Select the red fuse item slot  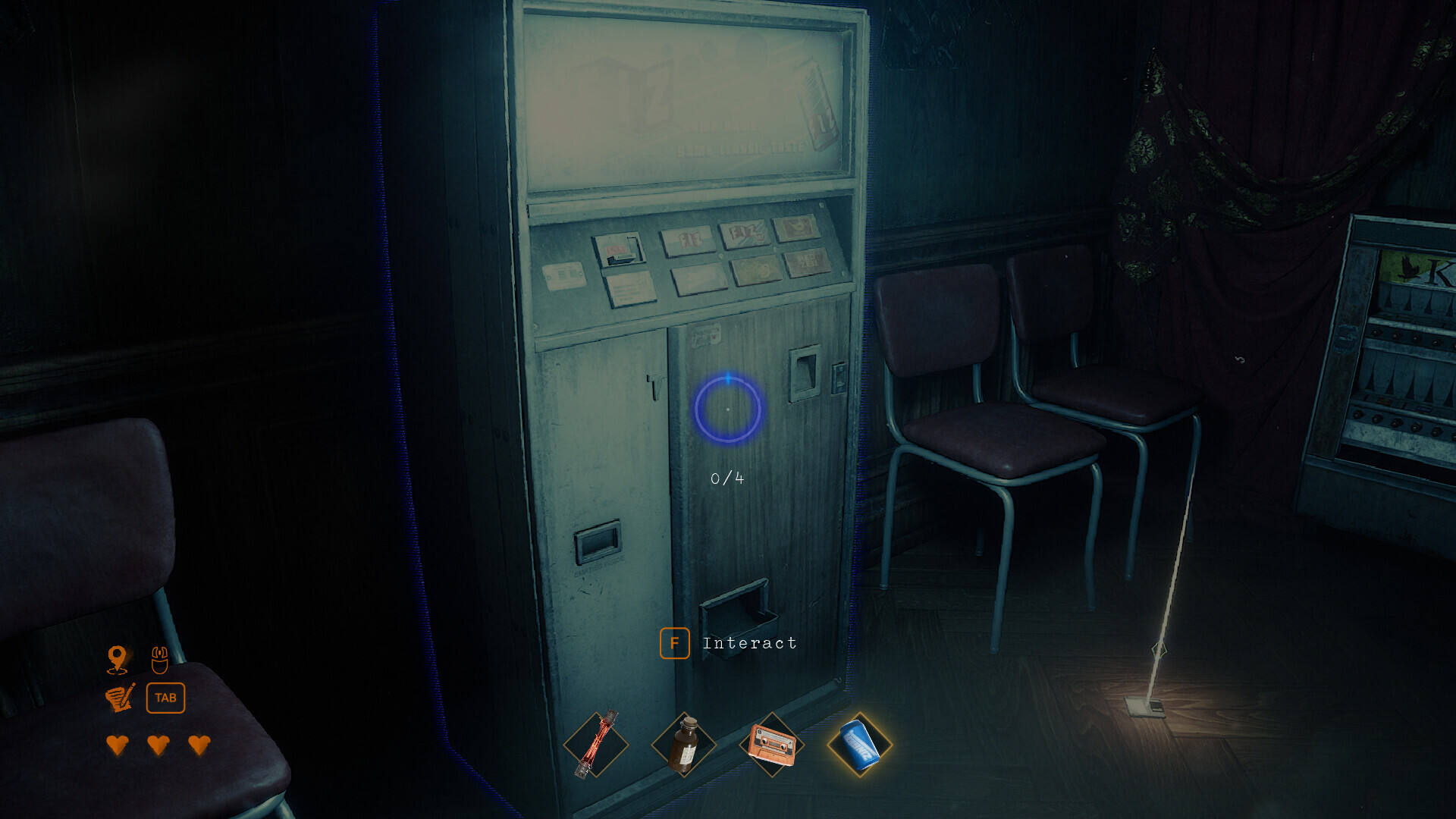point(596,745)
